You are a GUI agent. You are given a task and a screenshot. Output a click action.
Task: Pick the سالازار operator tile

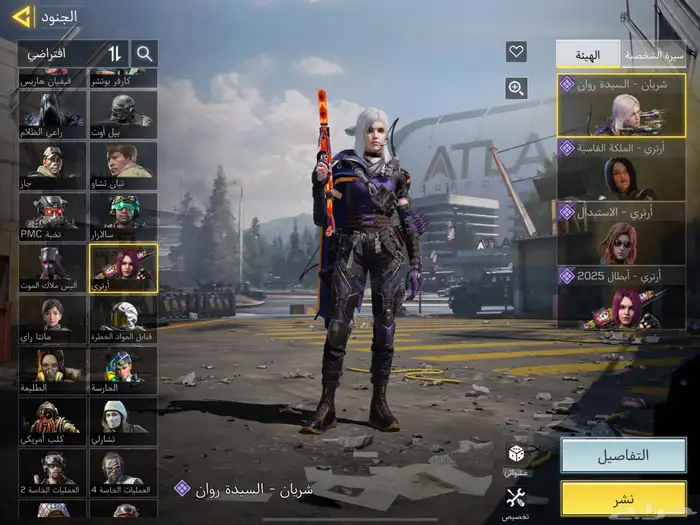click(x=123, y=216)
